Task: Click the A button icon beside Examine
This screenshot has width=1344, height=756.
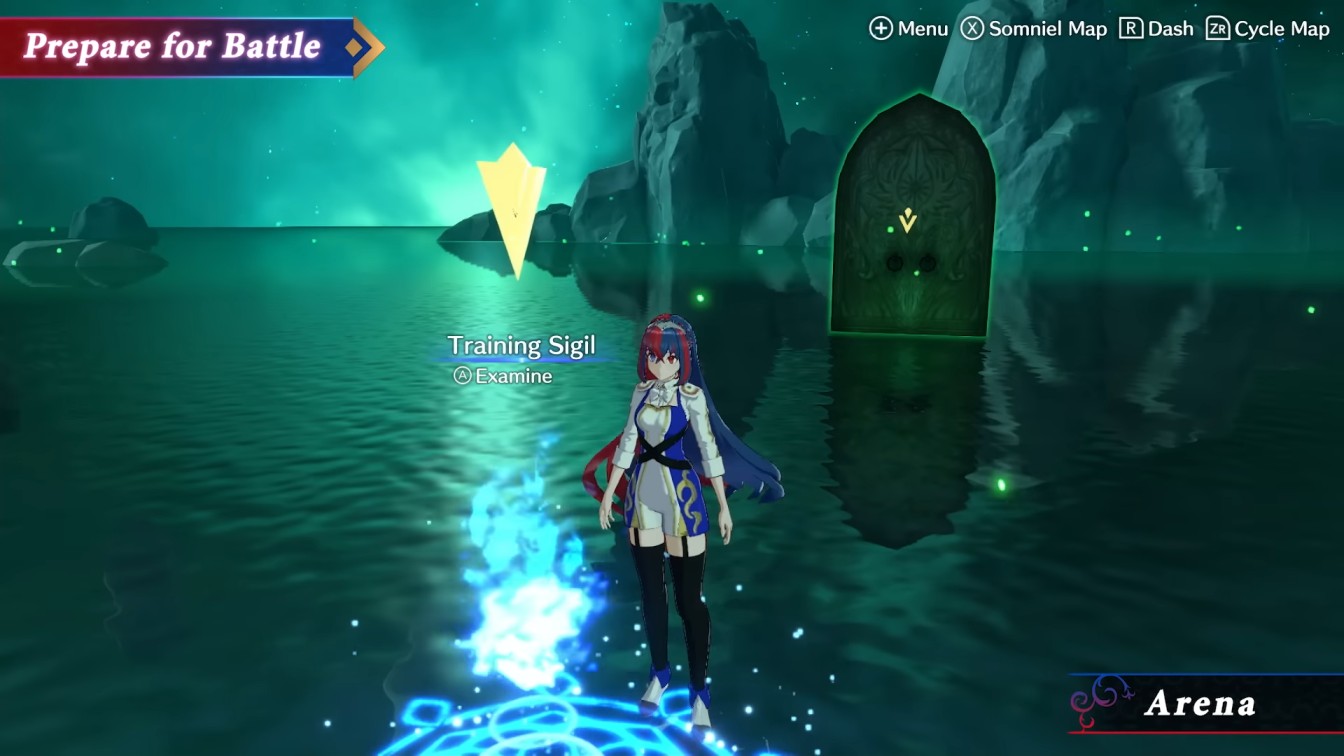Action: pyautogui.click(x=461, y=377)
